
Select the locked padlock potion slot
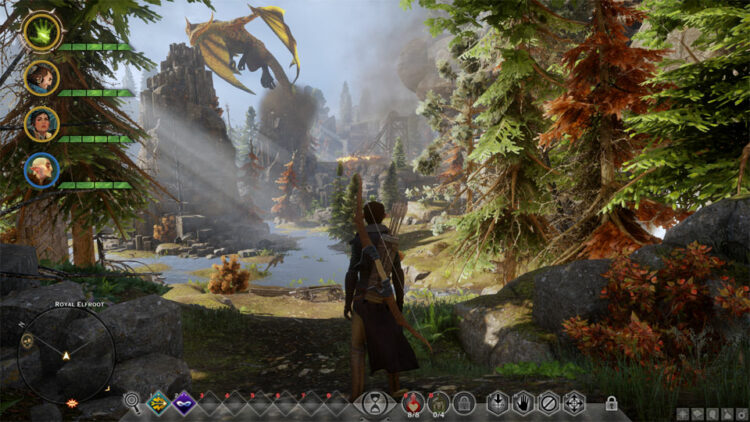[464, 403]
